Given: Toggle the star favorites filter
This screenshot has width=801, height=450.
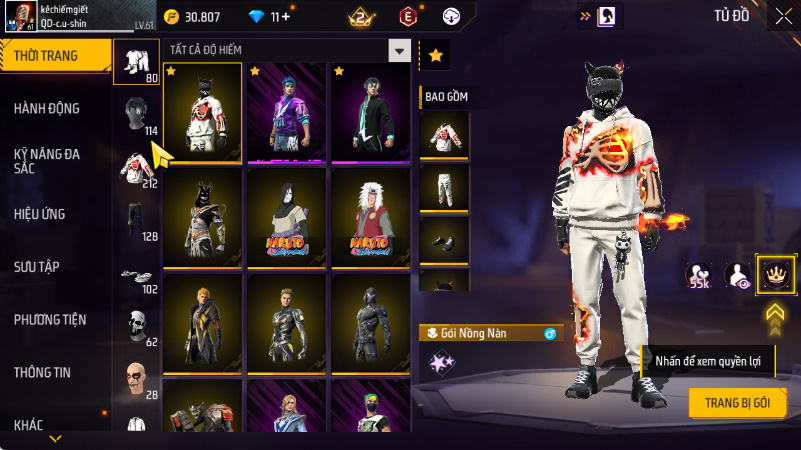Looking at the screenshot, I should click(x=435, y=56).
